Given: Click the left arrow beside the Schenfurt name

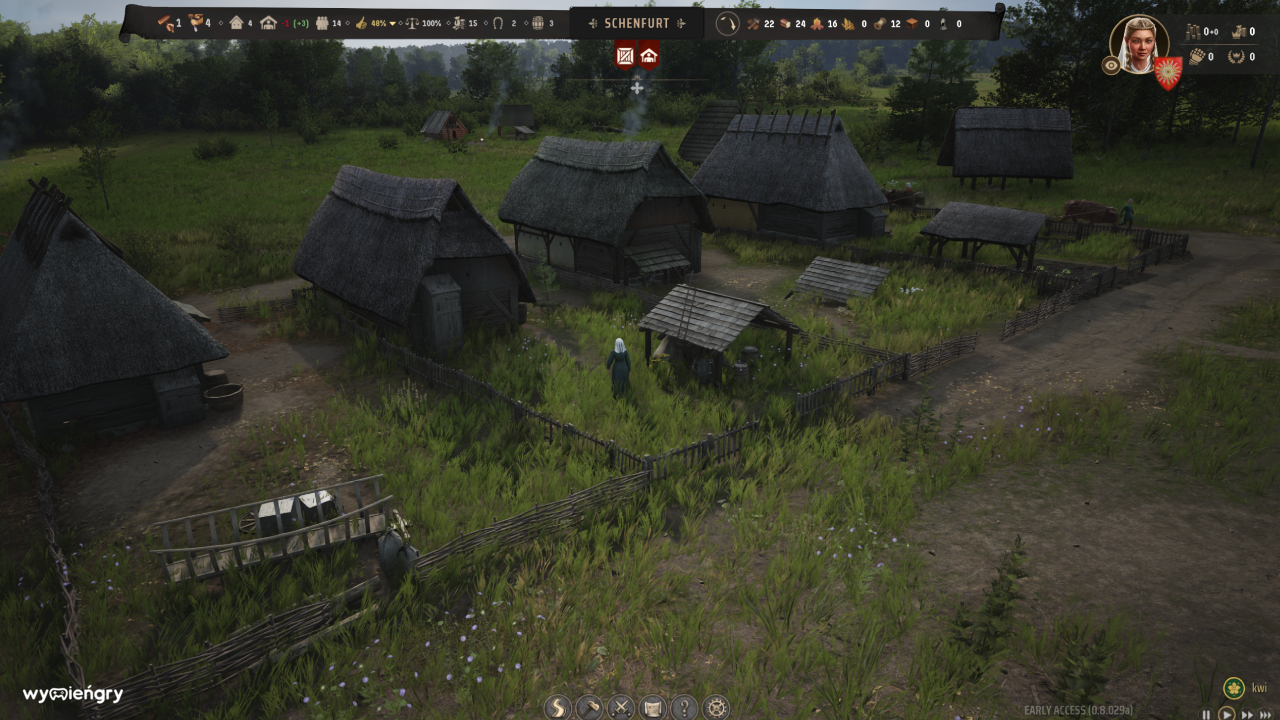Looking at the screenshot, I should point(594,23).
